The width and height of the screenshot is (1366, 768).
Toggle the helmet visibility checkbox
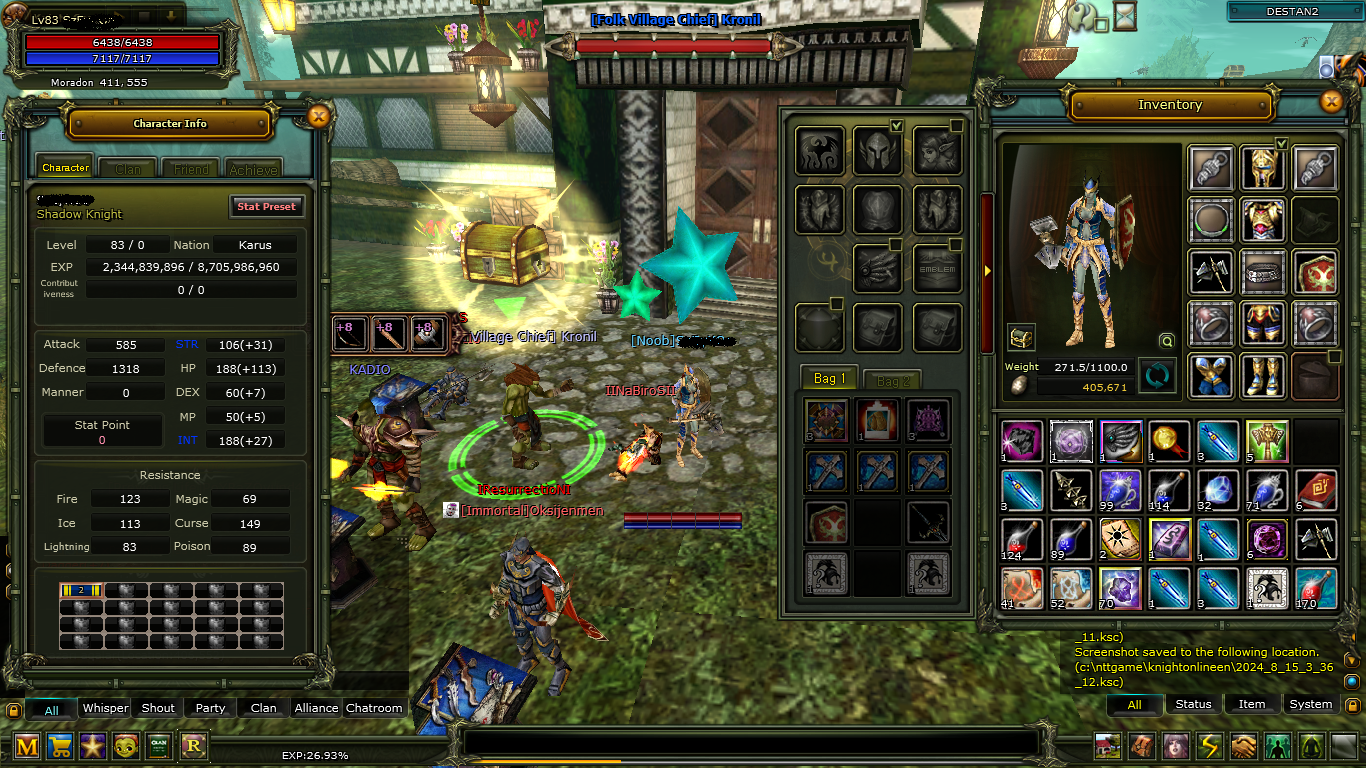click(x=897, y=125)
